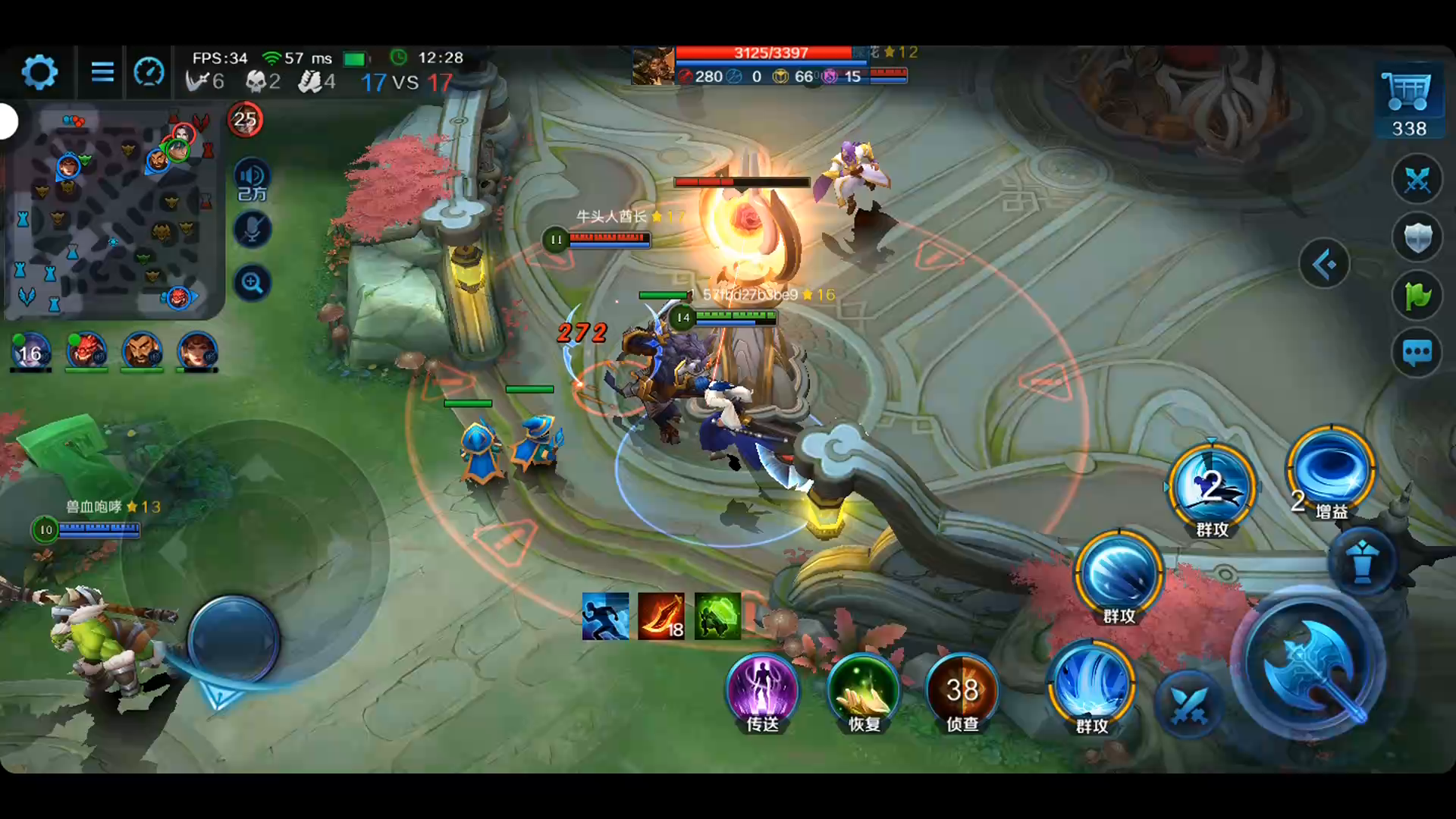Activate the 侦查 scout spell
Viewport: 1456px width, 819px height.
(962, 690)
